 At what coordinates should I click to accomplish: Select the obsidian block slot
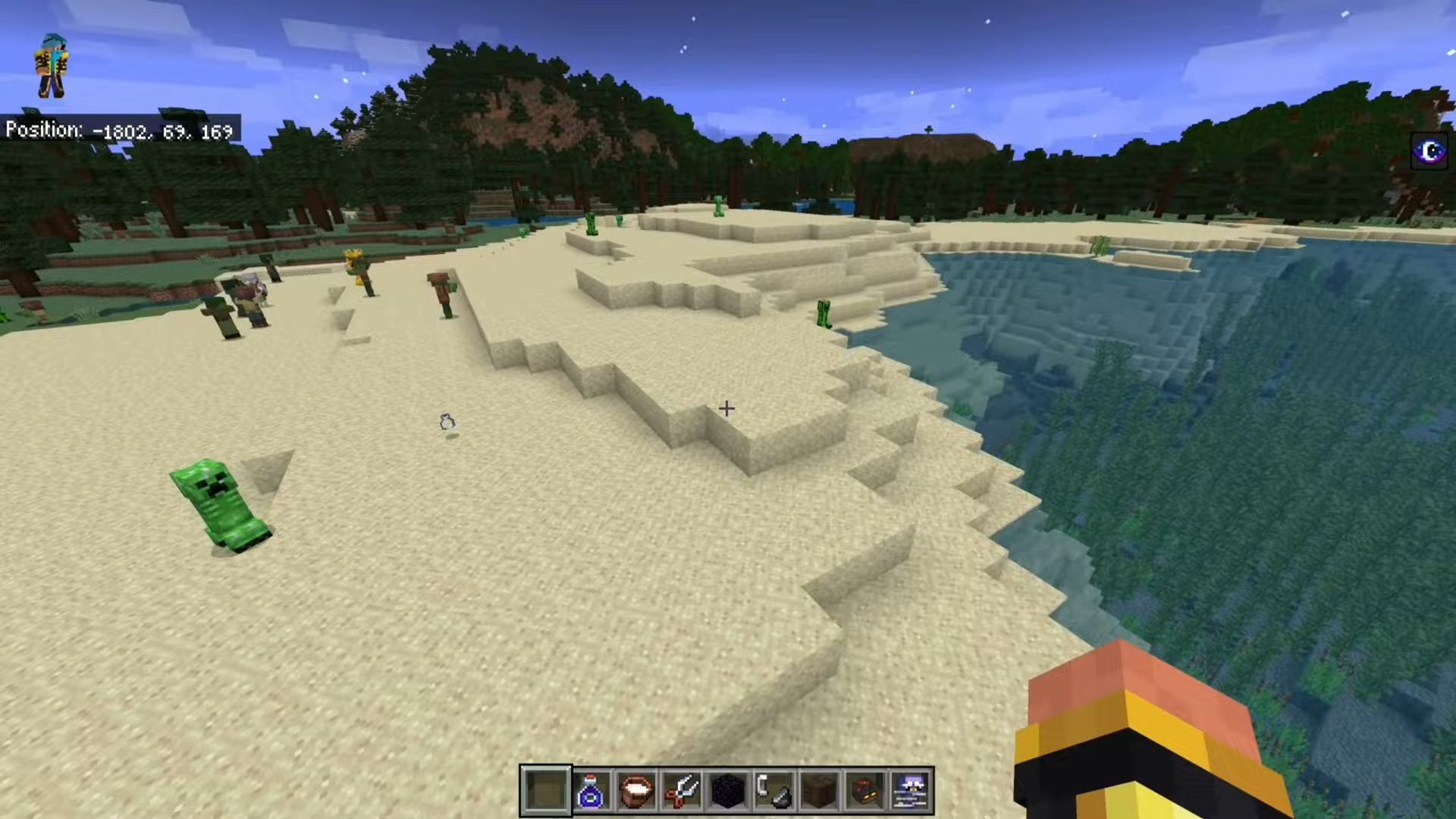(x=727, y=791)
